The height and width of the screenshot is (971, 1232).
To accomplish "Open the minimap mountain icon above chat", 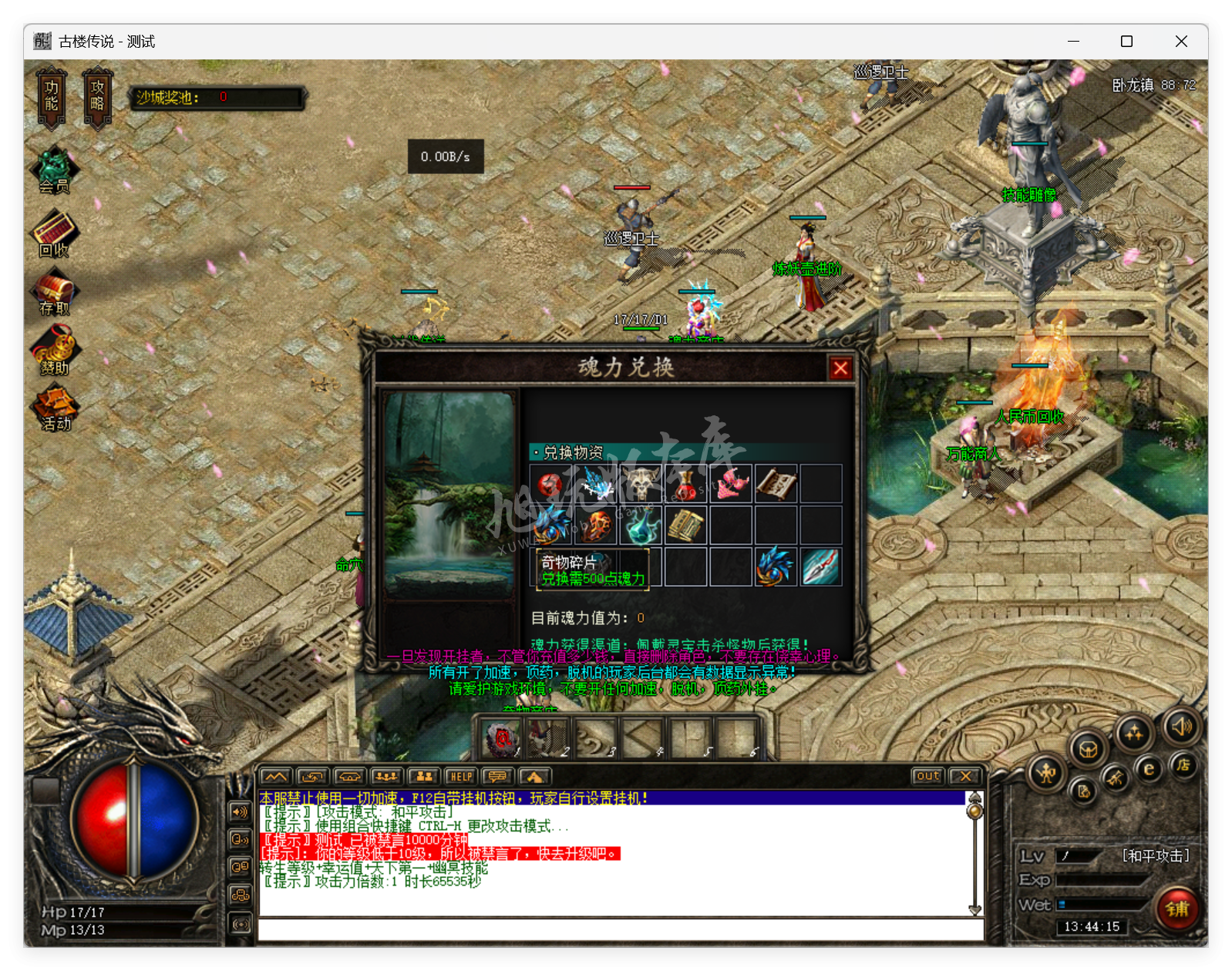I will 275,776.
